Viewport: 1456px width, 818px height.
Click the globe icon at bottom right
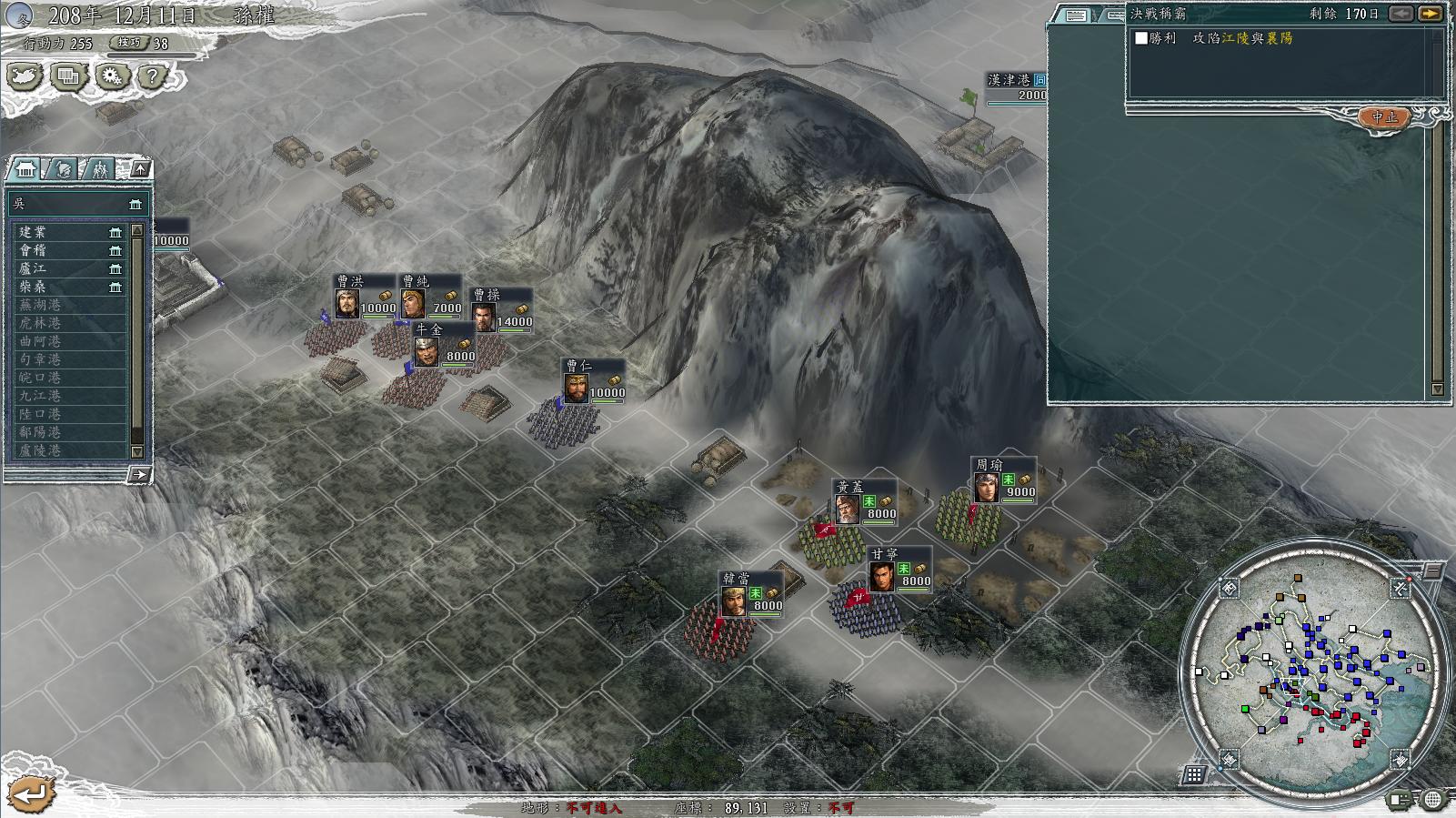pyautogui.click(x=1432, y=800)
